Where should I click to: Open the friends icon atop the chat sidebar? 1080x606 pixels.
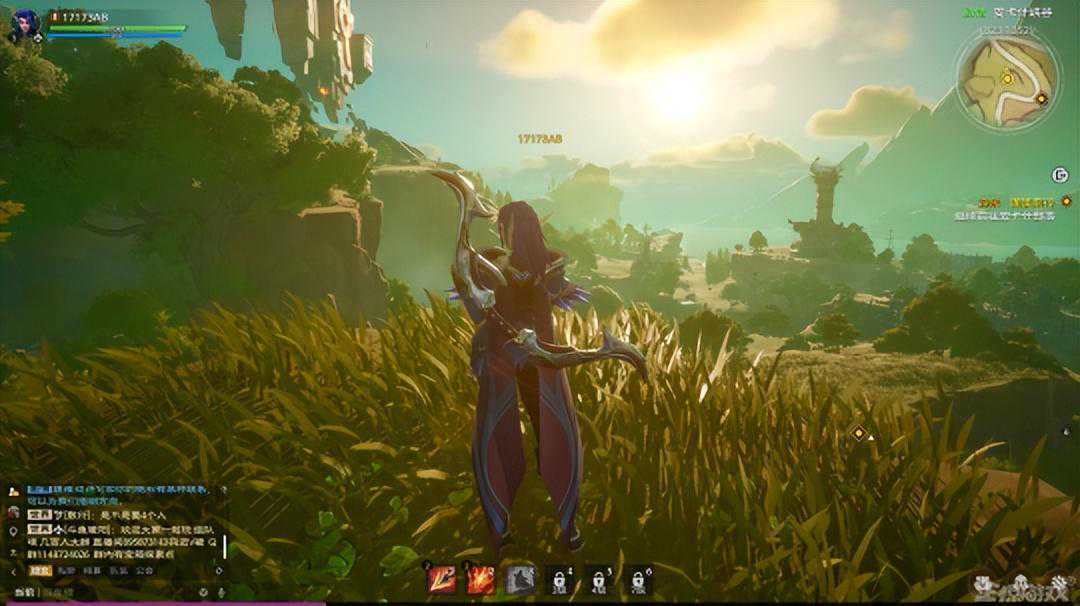13,492
